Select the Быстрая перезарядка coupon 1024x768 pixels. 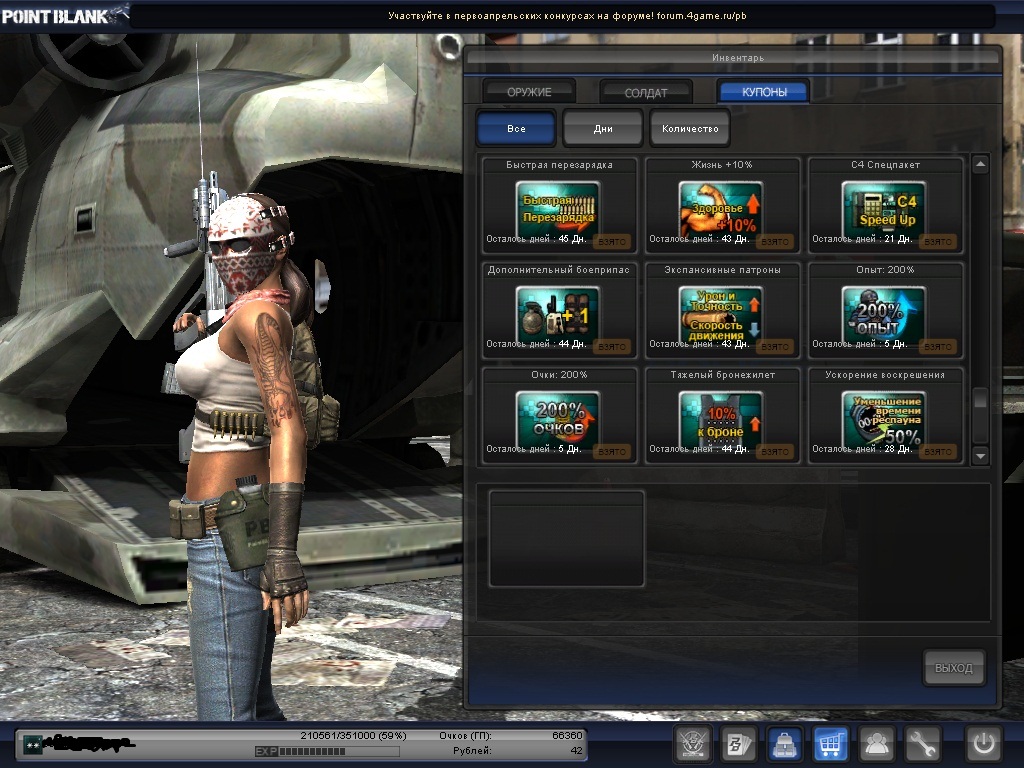558,210
